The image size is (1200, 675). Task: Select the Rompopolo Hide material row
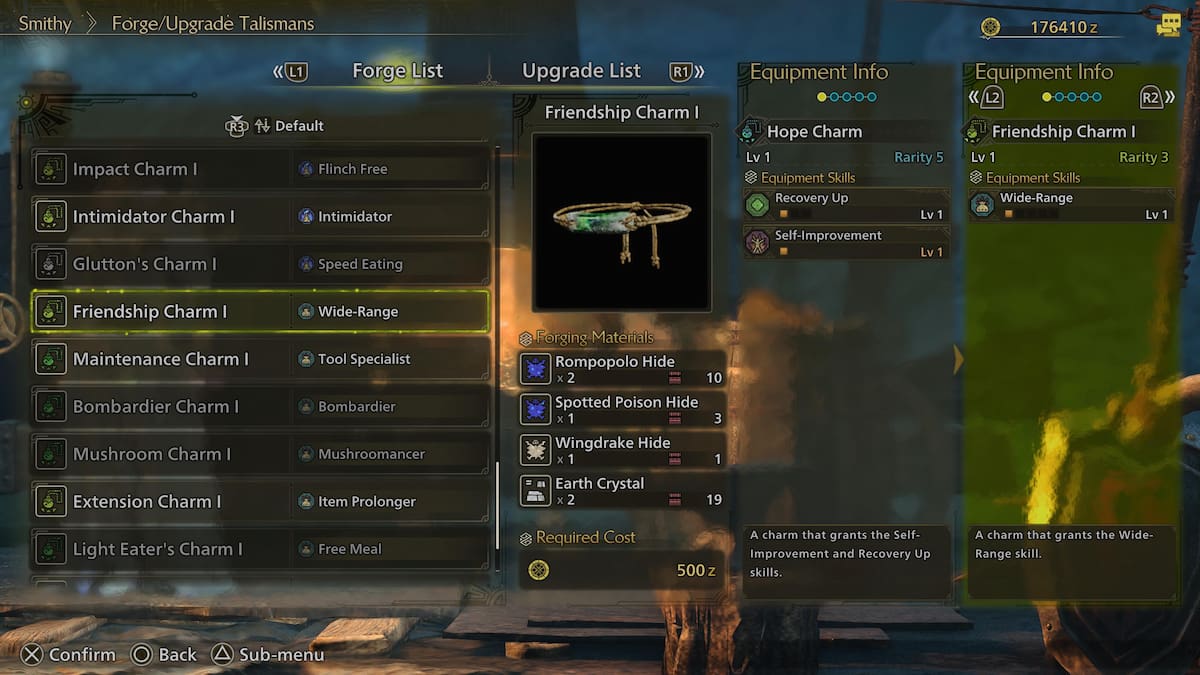pos(622,369)
